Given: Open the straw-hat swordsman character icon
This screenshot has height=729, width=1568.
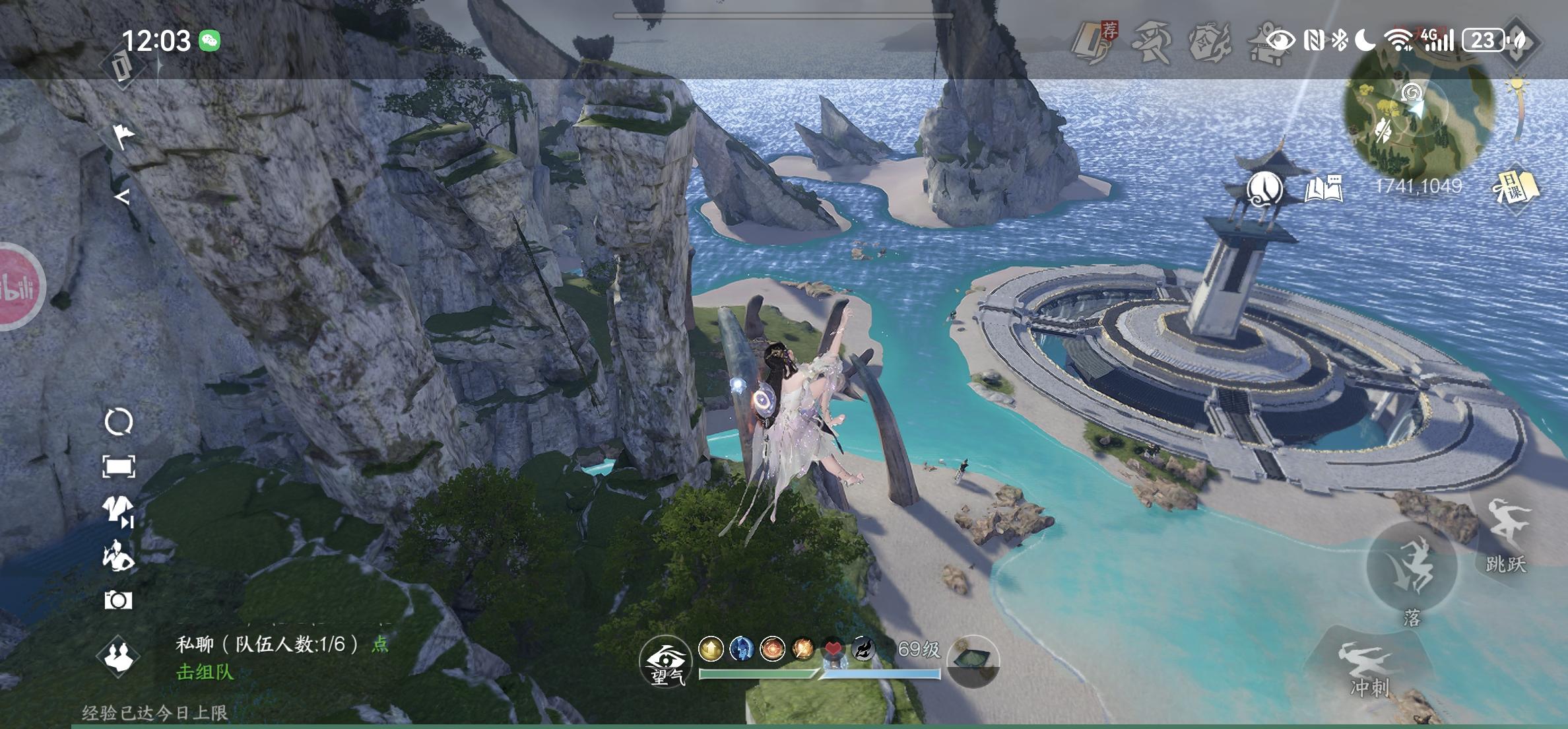Looking at the screenshot, I should point(1151,42).
